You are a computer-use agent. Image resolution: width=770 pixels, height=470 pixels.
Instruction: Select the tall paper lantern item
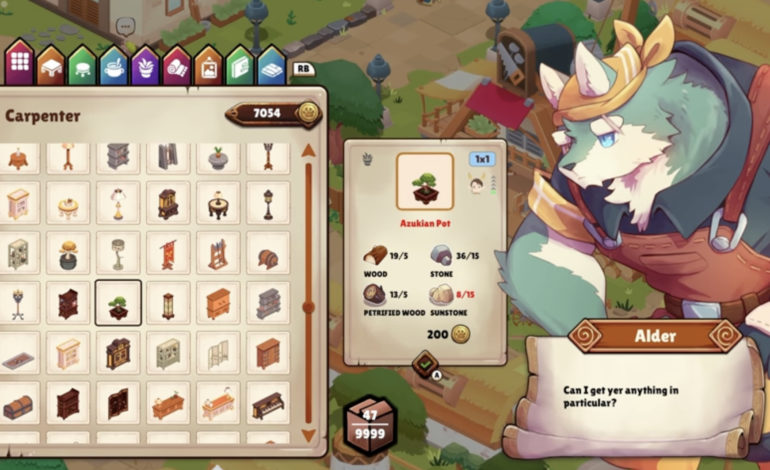(x=168, y=303)
